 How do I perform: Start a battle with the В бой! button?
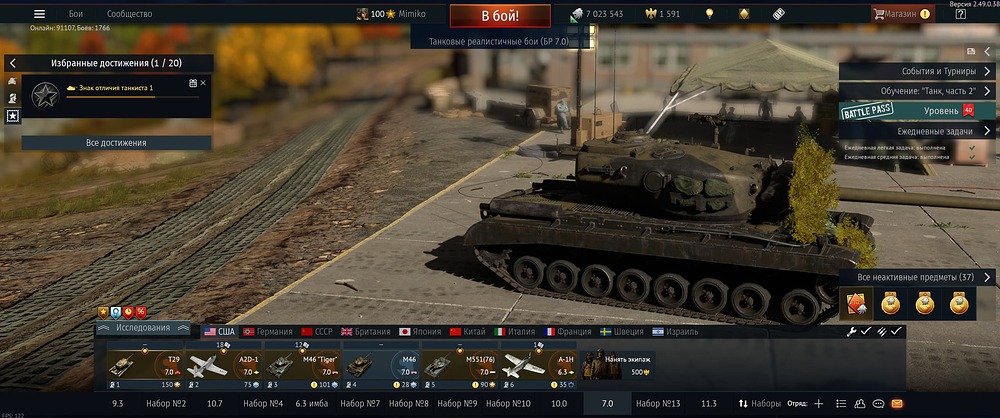(499, 15)
